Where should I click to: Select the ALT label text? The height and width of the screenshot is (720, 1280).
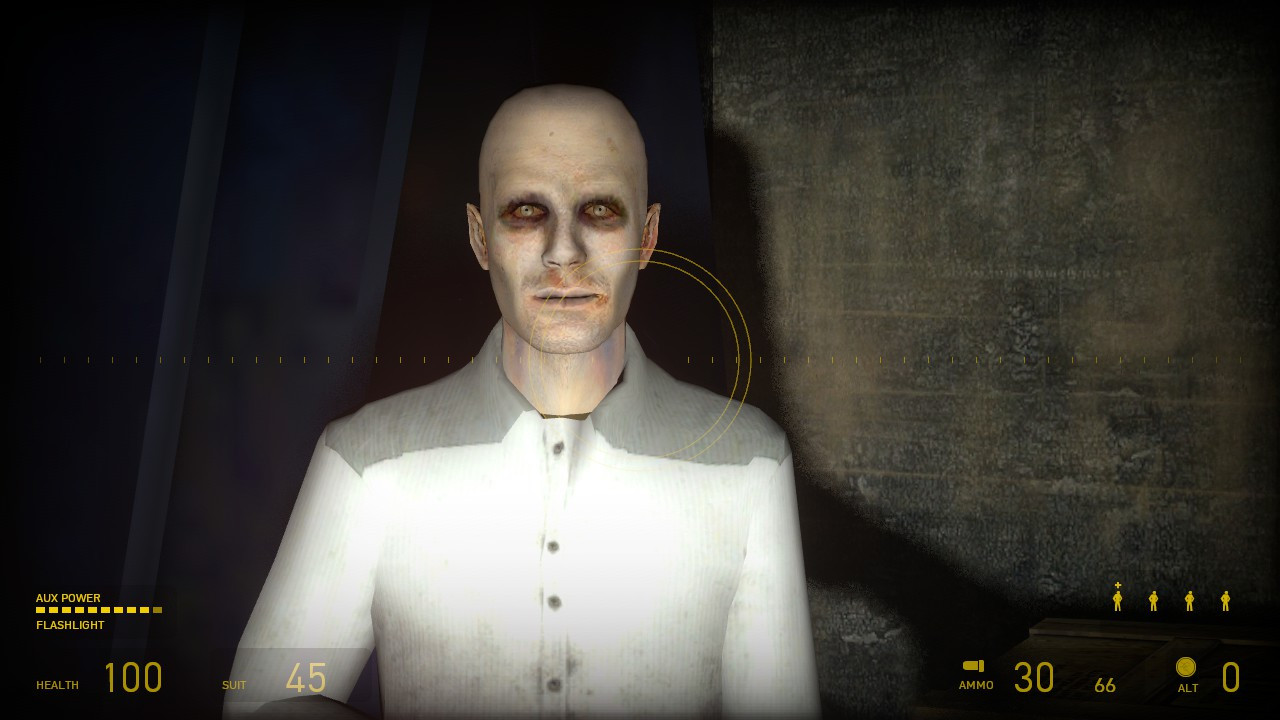point(1187,689)
